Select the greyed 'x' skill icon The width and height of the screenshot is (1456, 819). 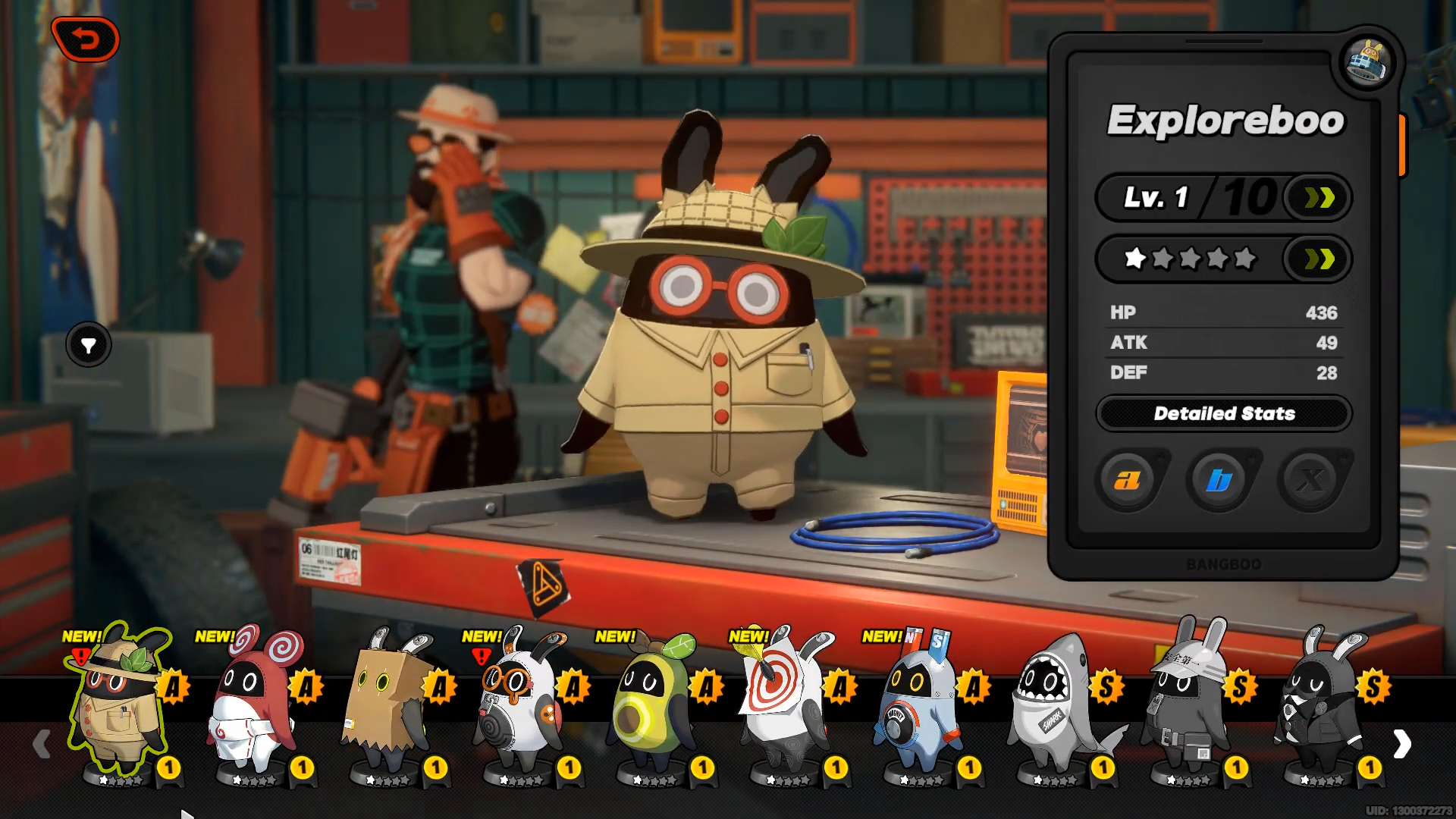click(x=1310, y=480)
